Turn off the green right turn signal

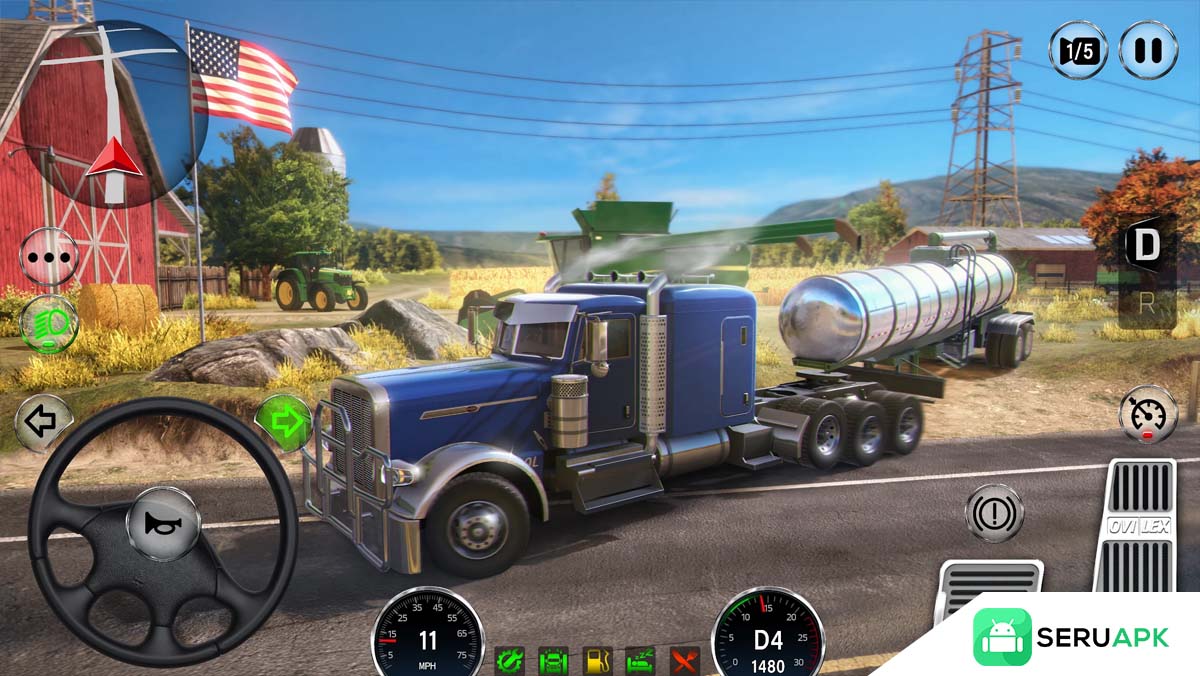point(285,422)
